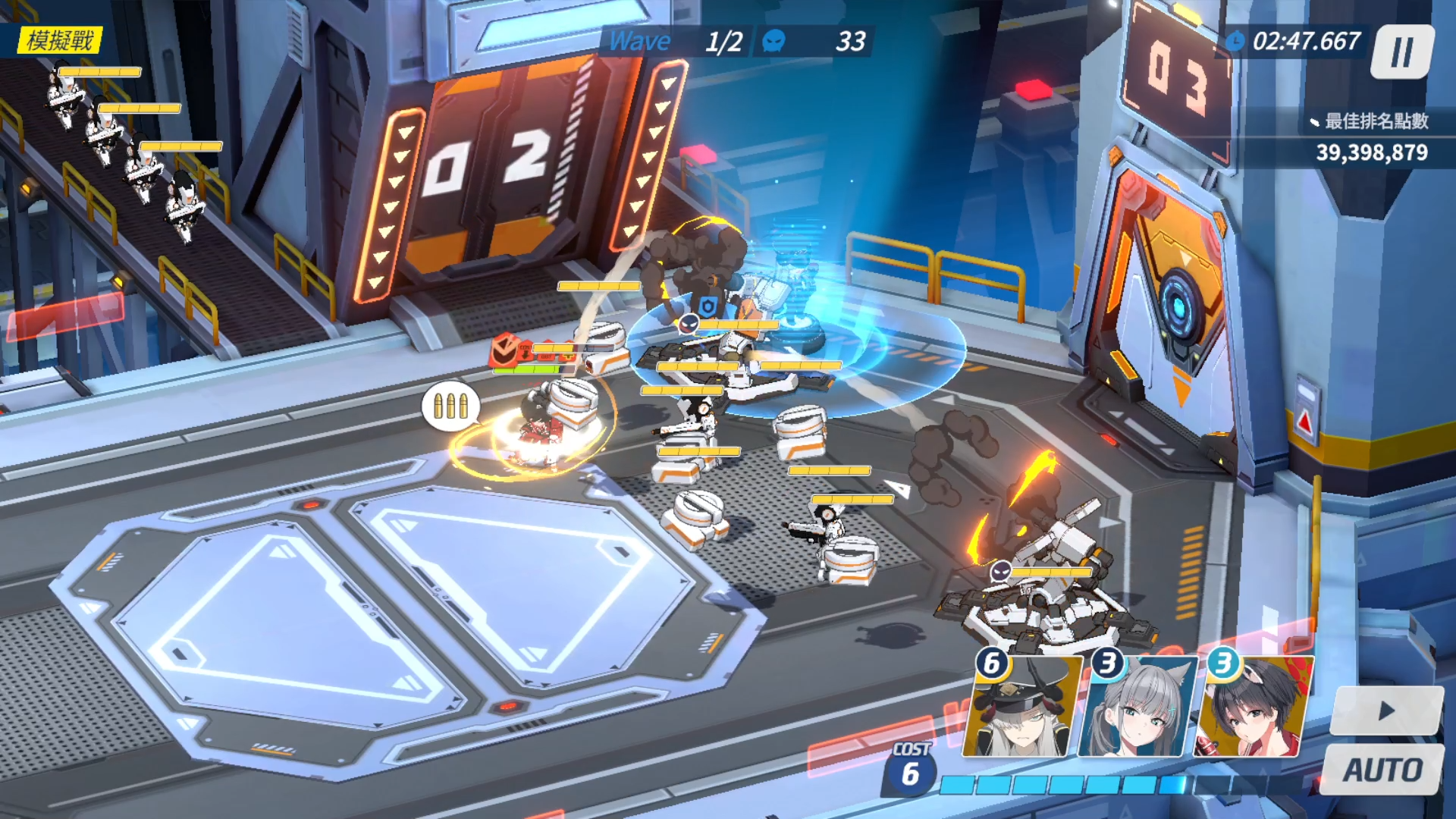
Task: Toggle AUTO battle mode
Action: (1382, 770)
